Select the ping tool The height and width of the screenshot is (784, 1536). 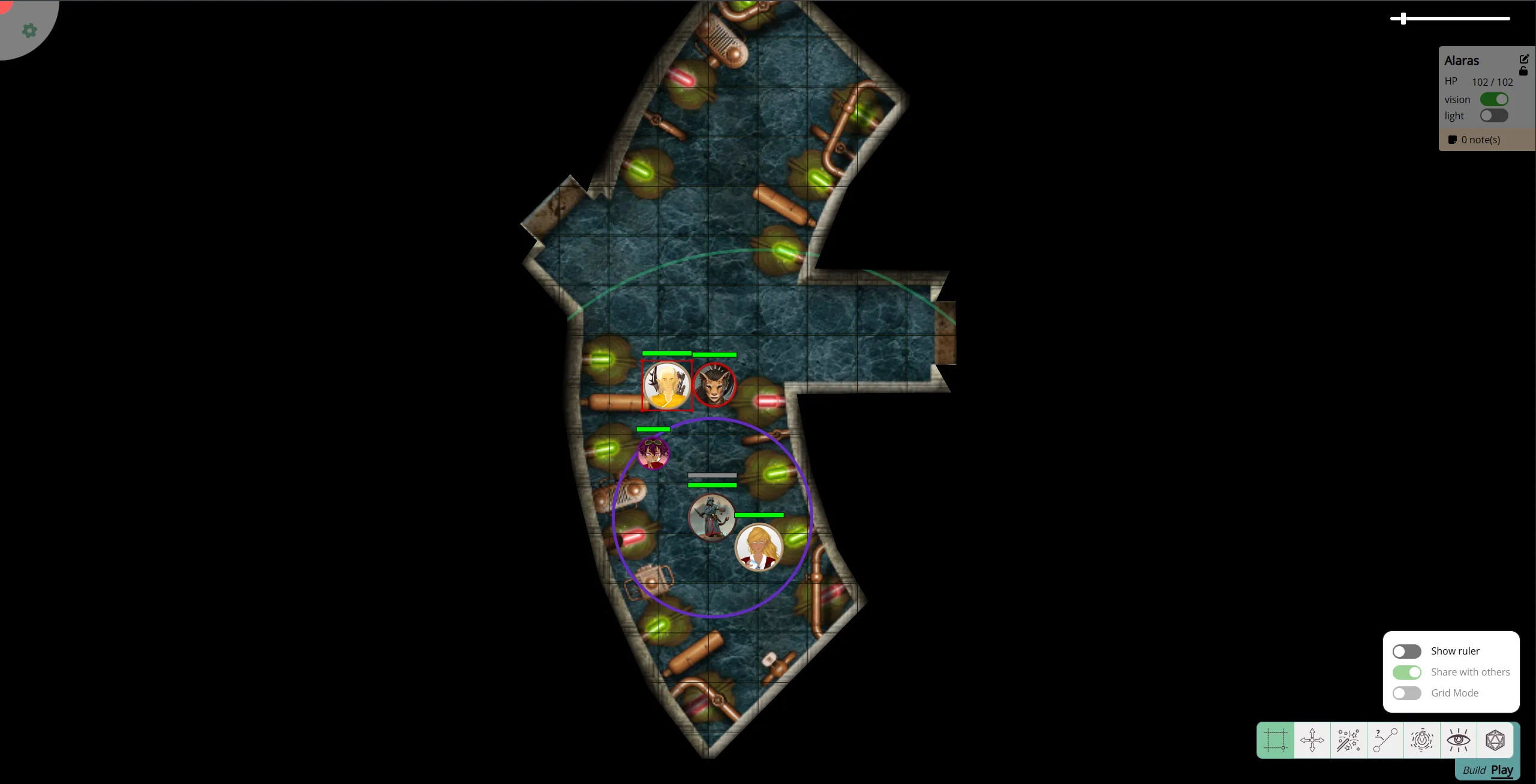click(1422, 740)
